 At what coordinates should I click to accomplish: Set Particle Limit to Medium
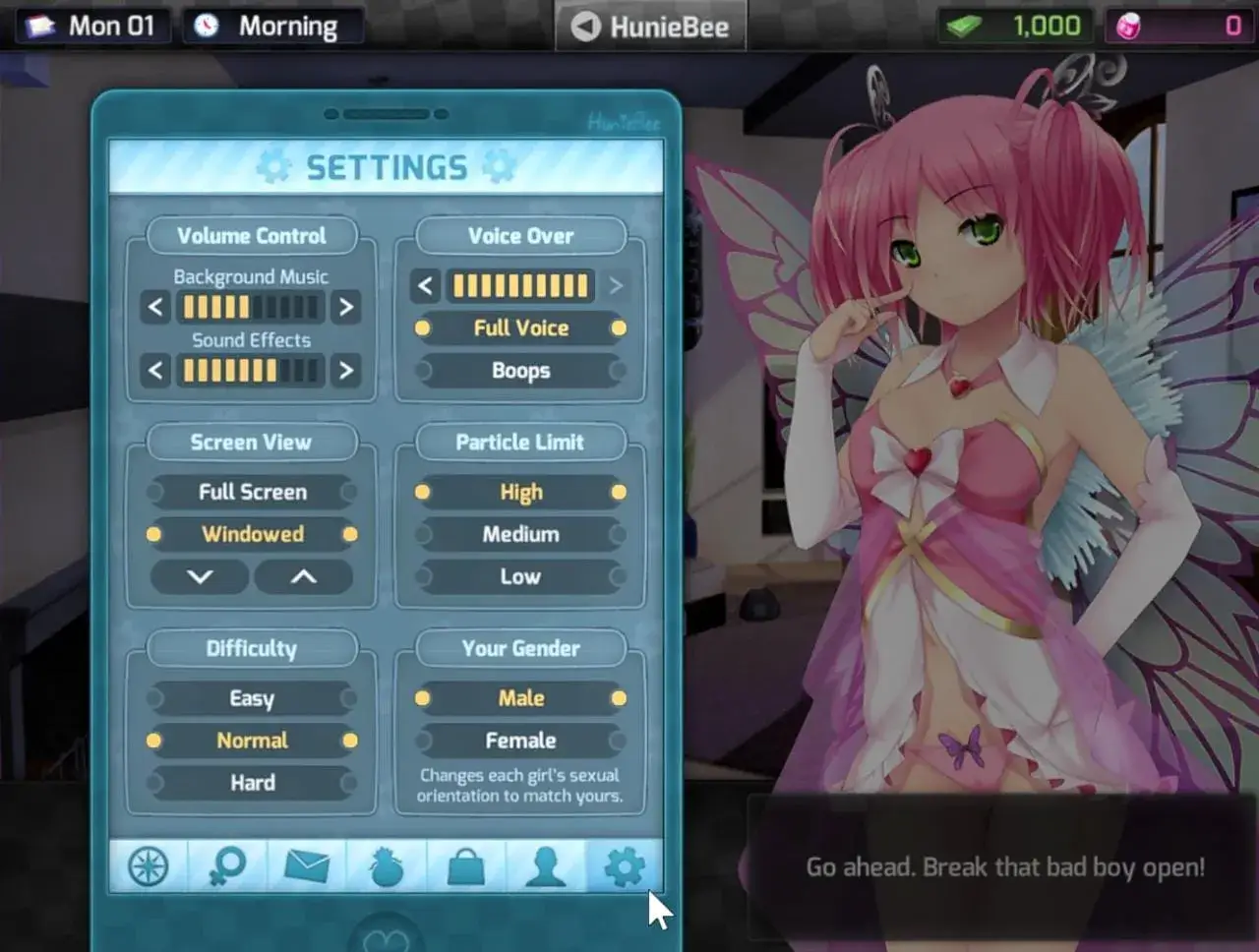pyautogui.click(x=520, y=534)
